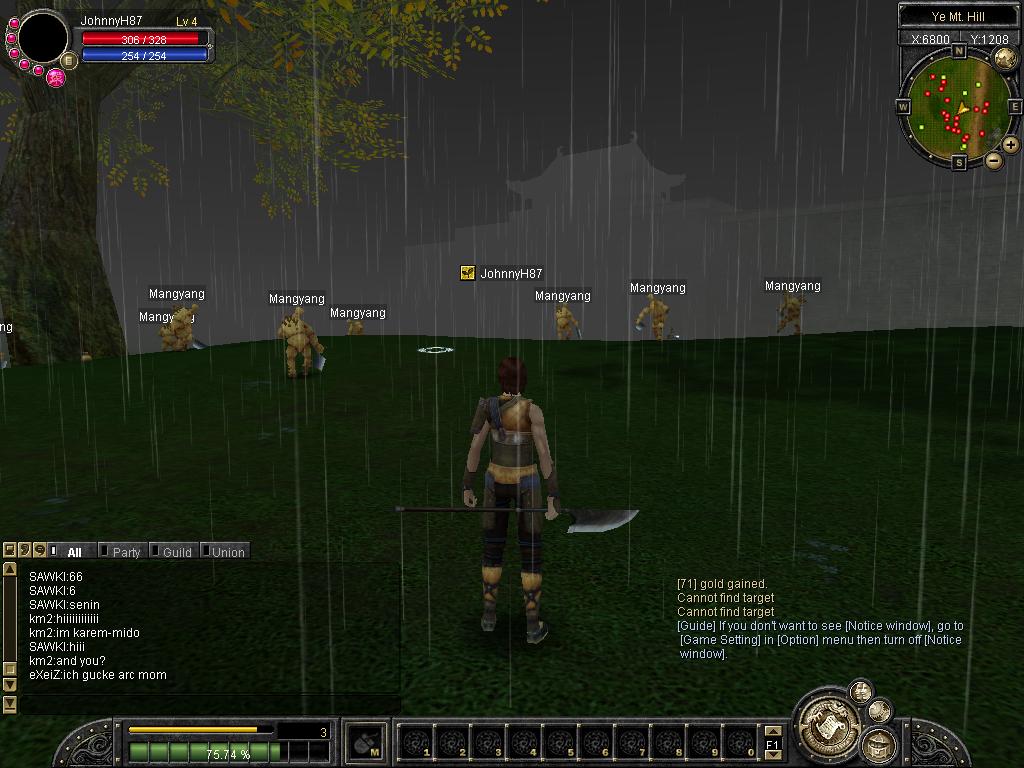Show the Union chat tab

point(227,552)
